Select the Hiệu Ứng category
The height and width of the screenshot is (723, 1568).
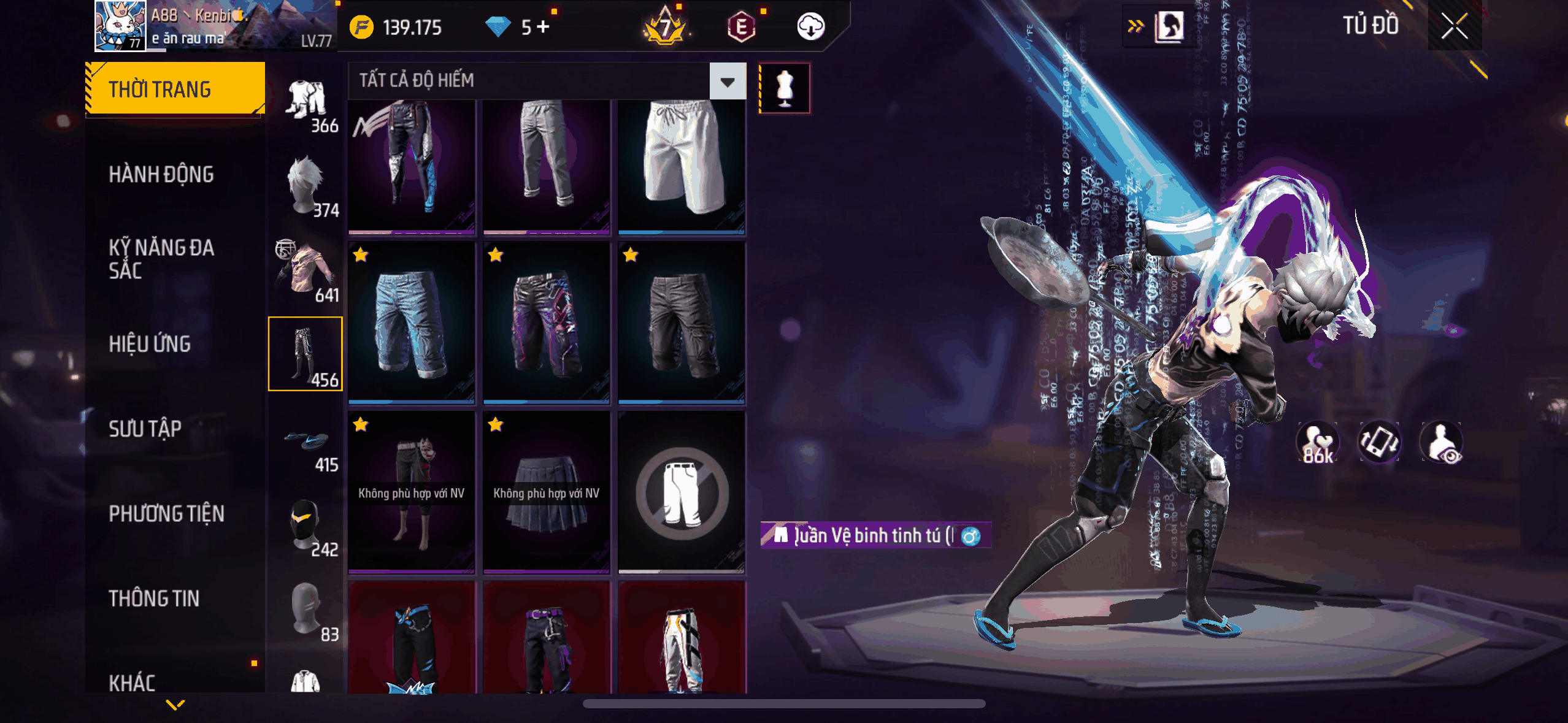150,344
